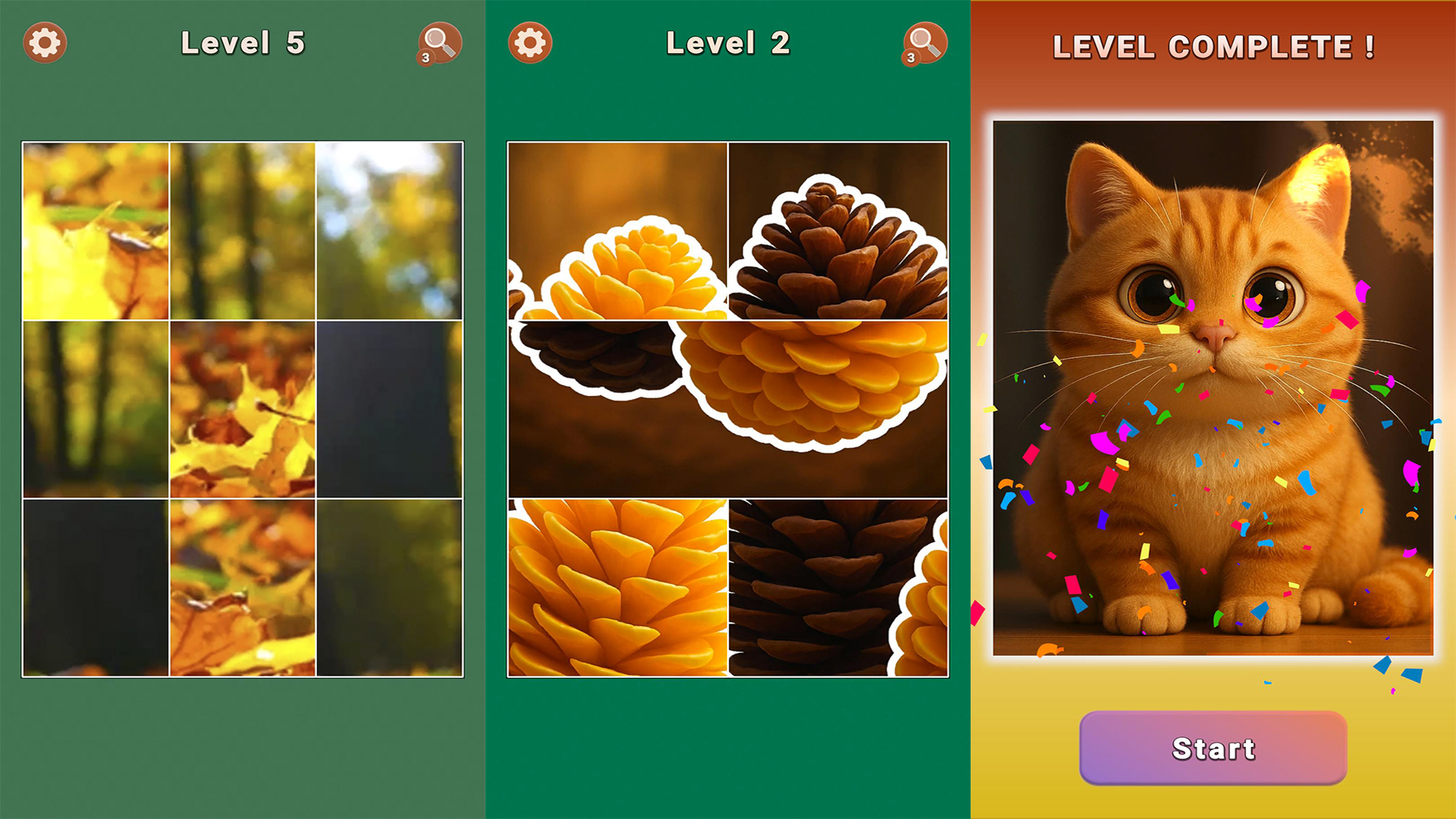1456x819 pixels.
Task: Tap the yellow leaf center tile
Action: [x=243, y=409]
